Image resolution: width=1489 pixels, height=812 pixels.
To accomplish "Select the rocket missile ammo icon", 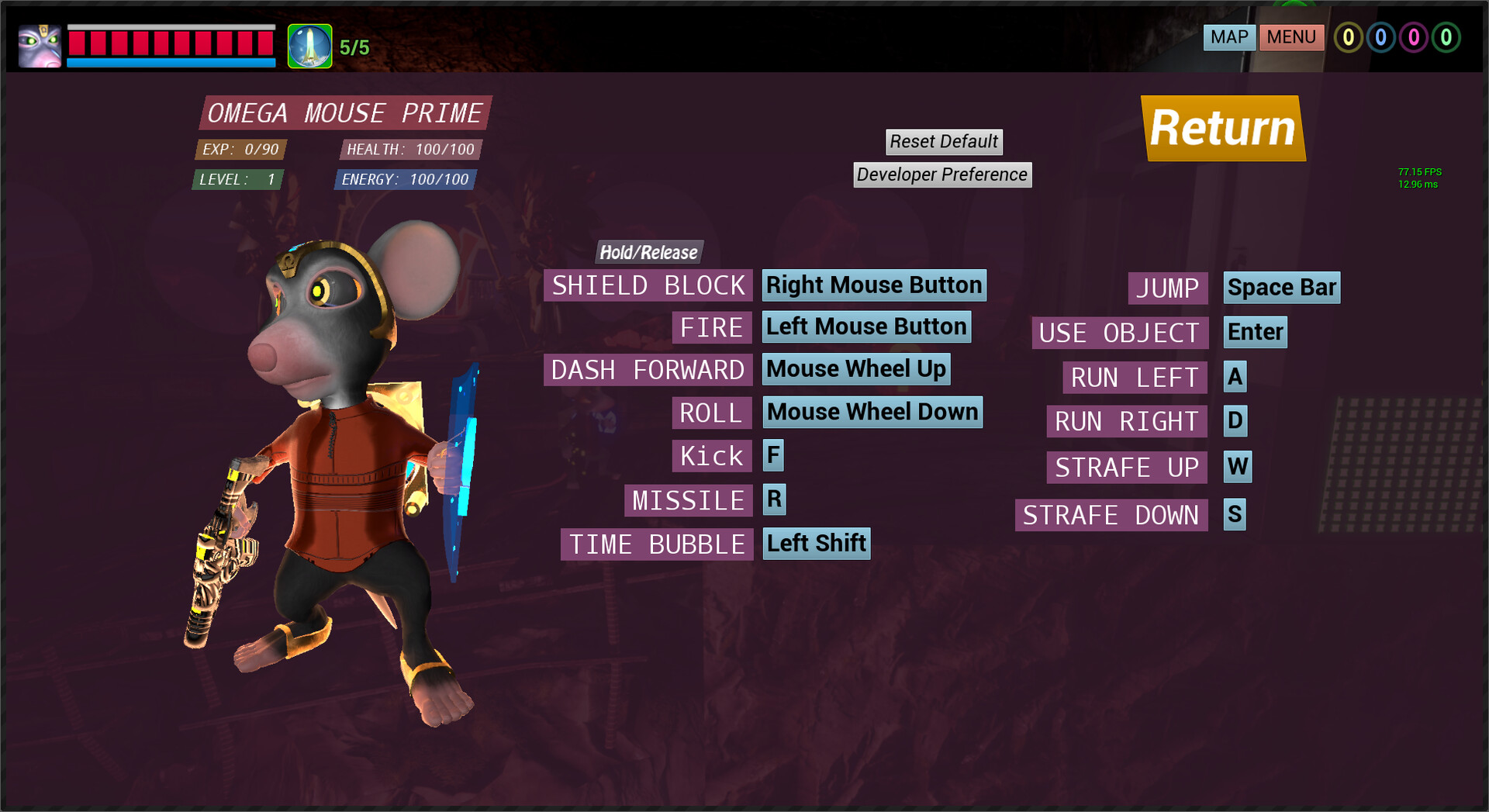I will [309, 44].
